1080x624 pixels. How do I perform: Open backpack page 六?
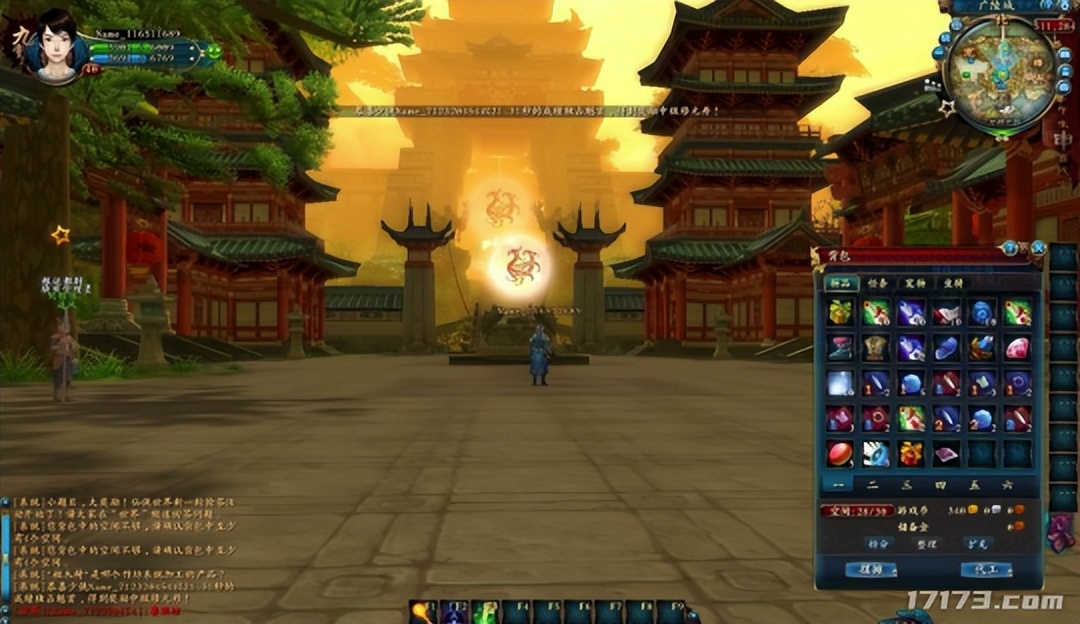tap(1007, 484)
